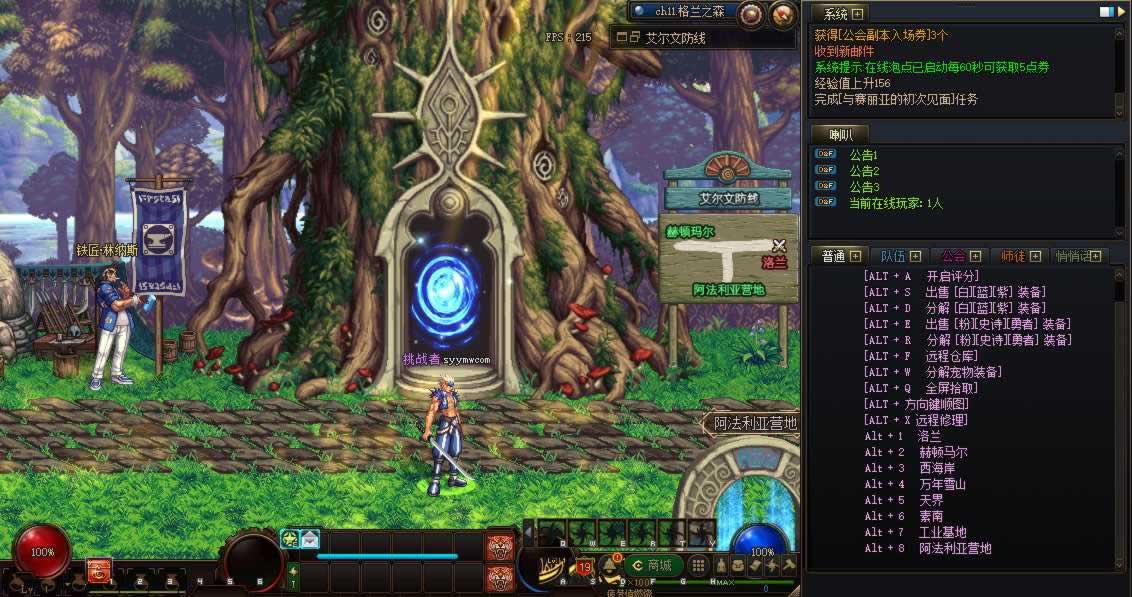Open the grid menu button beside 商城
Screen dimensions: 1132x597
click(699, 565)
